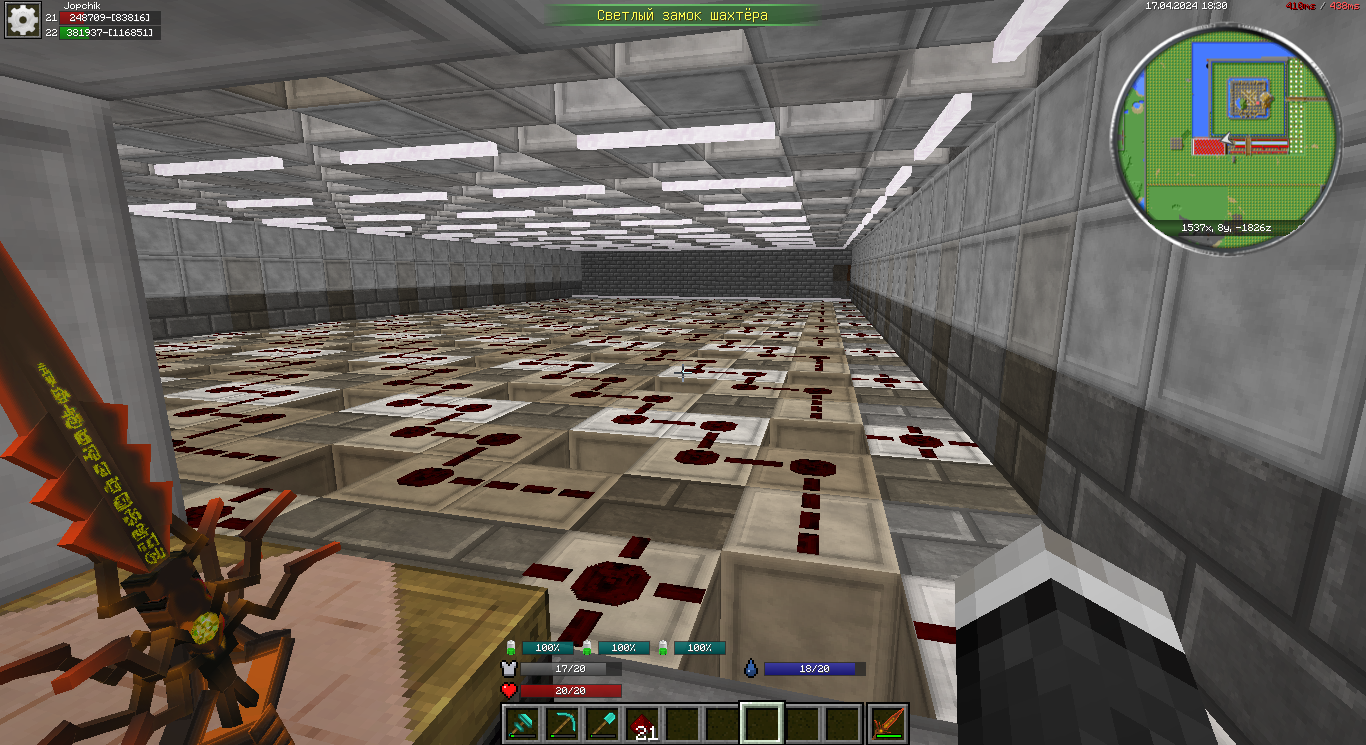The width and height of the screenshot is (1366, 745).
Task: Open the gear settings icon
Action: (x=22, y=18)
